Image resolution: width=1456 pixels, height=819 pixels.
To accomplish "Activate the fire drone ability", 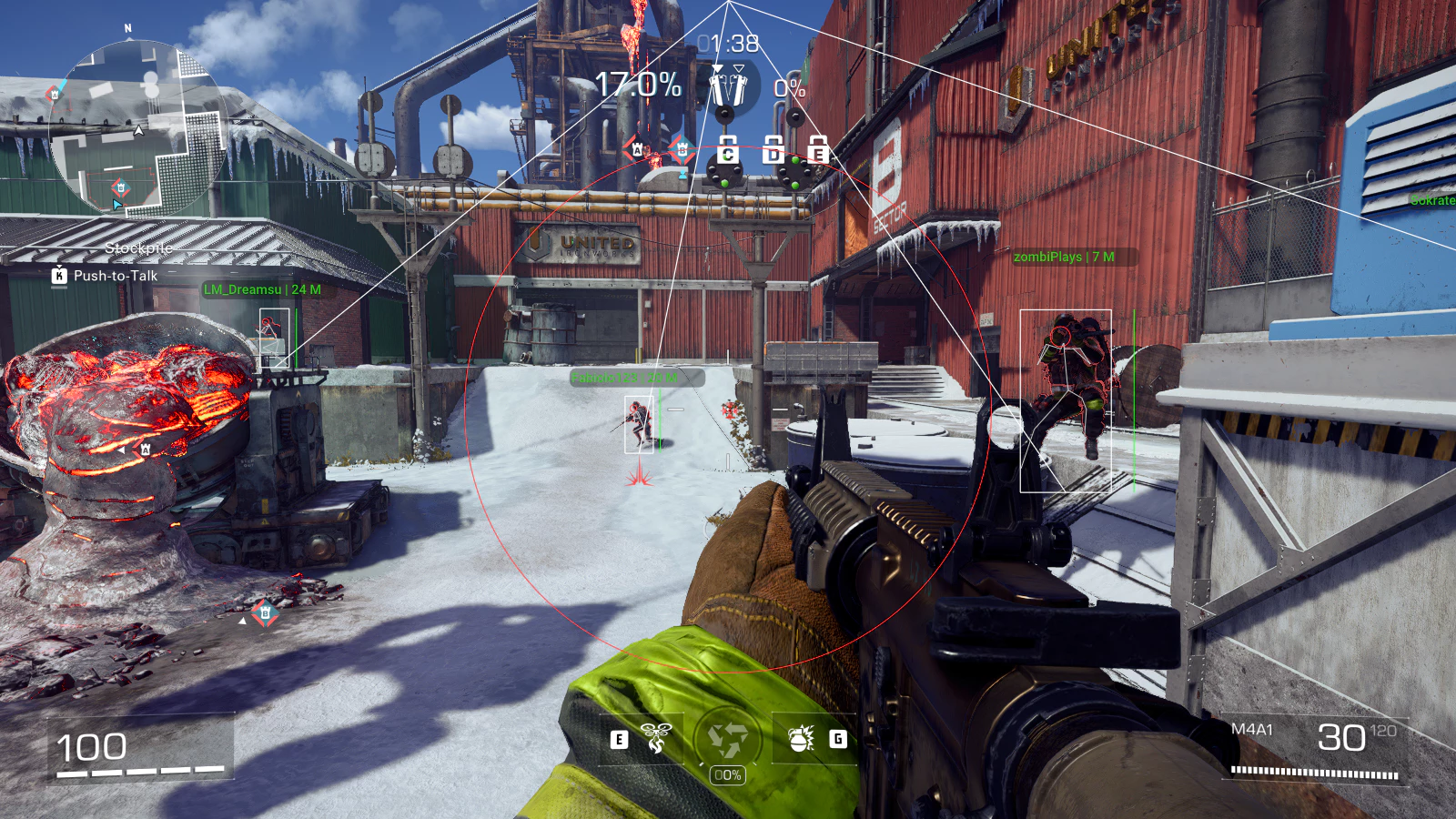I will (655, 738).
